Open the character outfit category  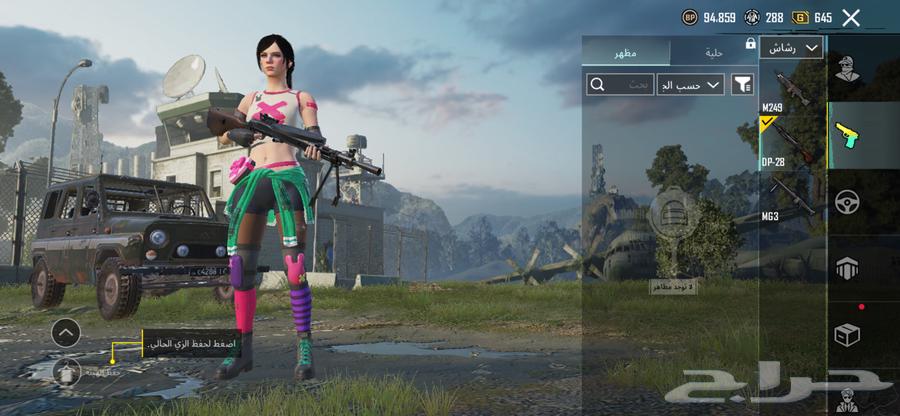tap(847, 70)
